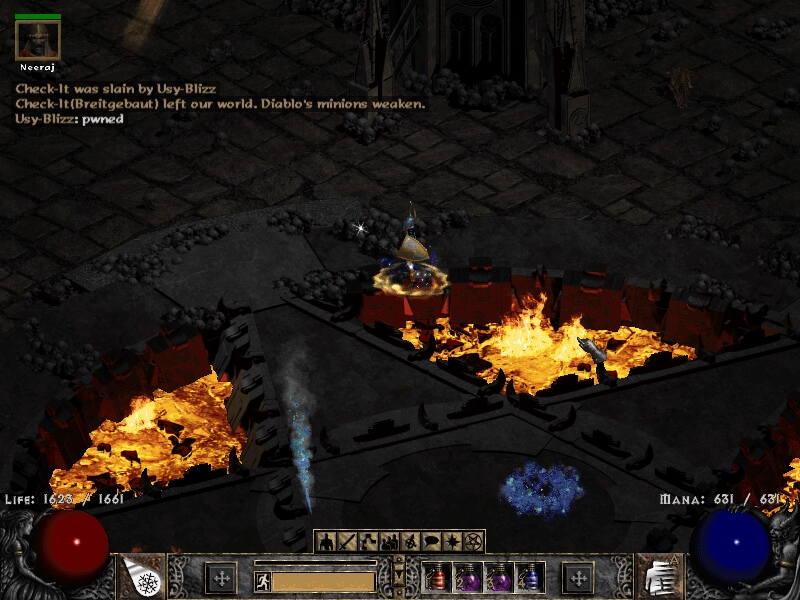800x600 pixels.
Task: Open the party screen icon
Action: pyautogui.click(x=389, y=541)
